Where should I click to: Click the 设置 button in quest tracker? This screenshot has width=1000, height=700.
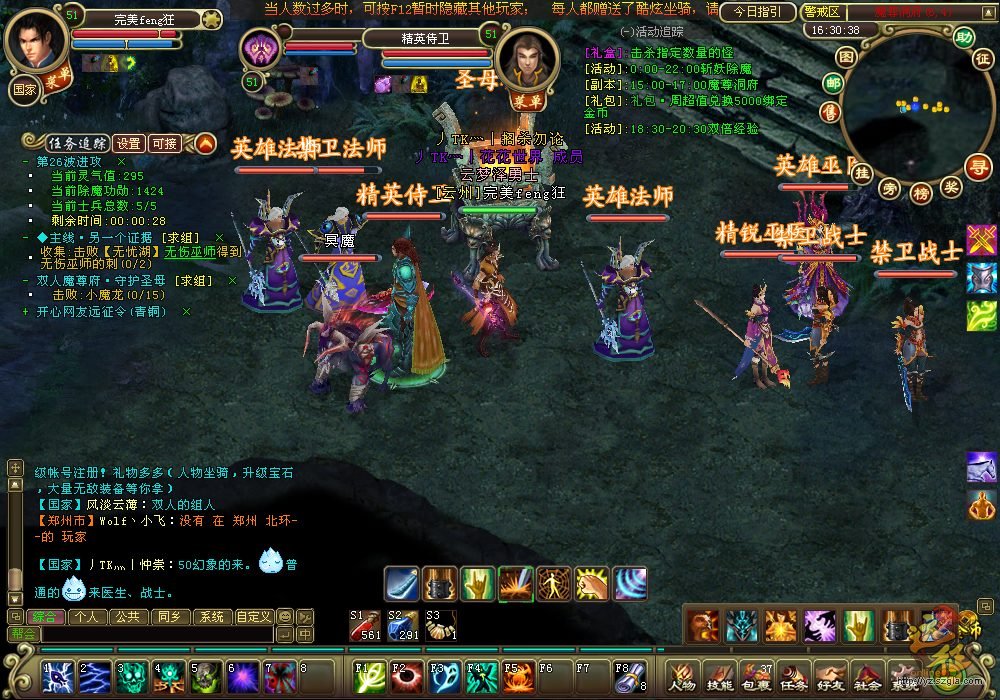pos(128,143)
